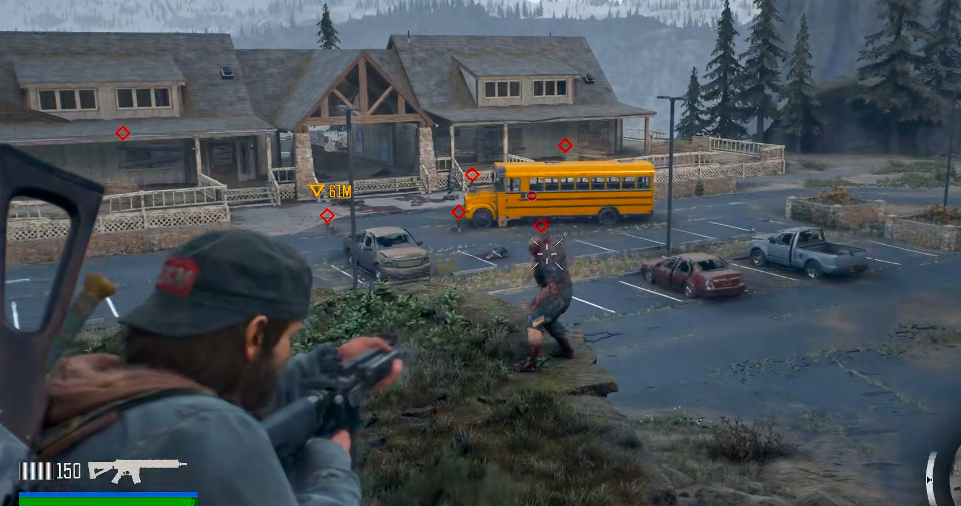Click the yellow 61M objective waypoint marker
Viewport: 961px width, 506px height.
(x=317, y=190)
